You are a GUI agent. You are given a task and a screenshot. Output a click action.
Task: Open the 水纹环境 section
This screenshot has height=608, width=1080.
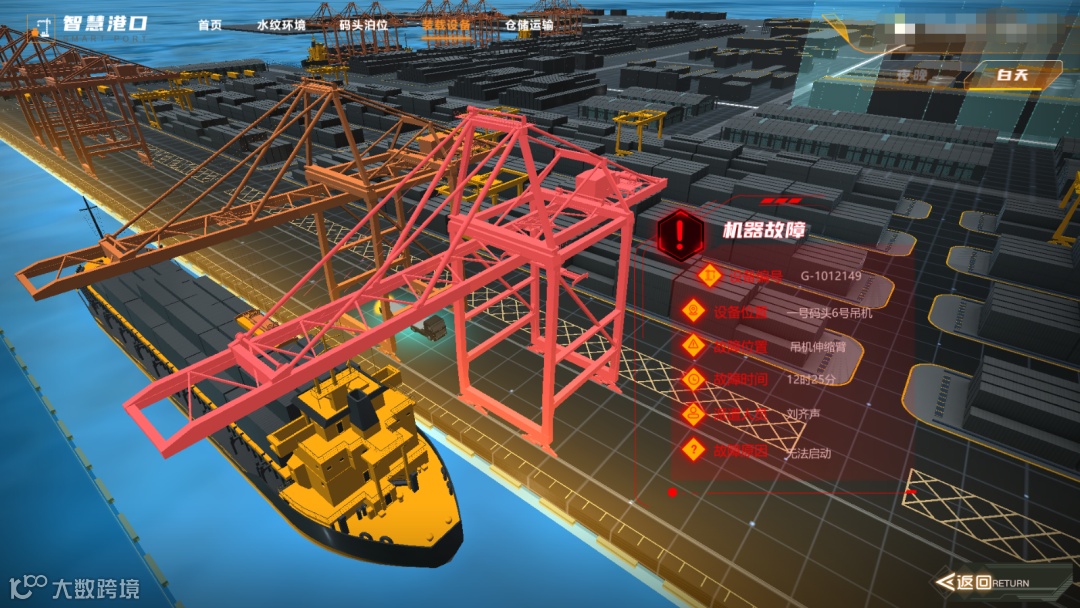(x=281, y=26)
